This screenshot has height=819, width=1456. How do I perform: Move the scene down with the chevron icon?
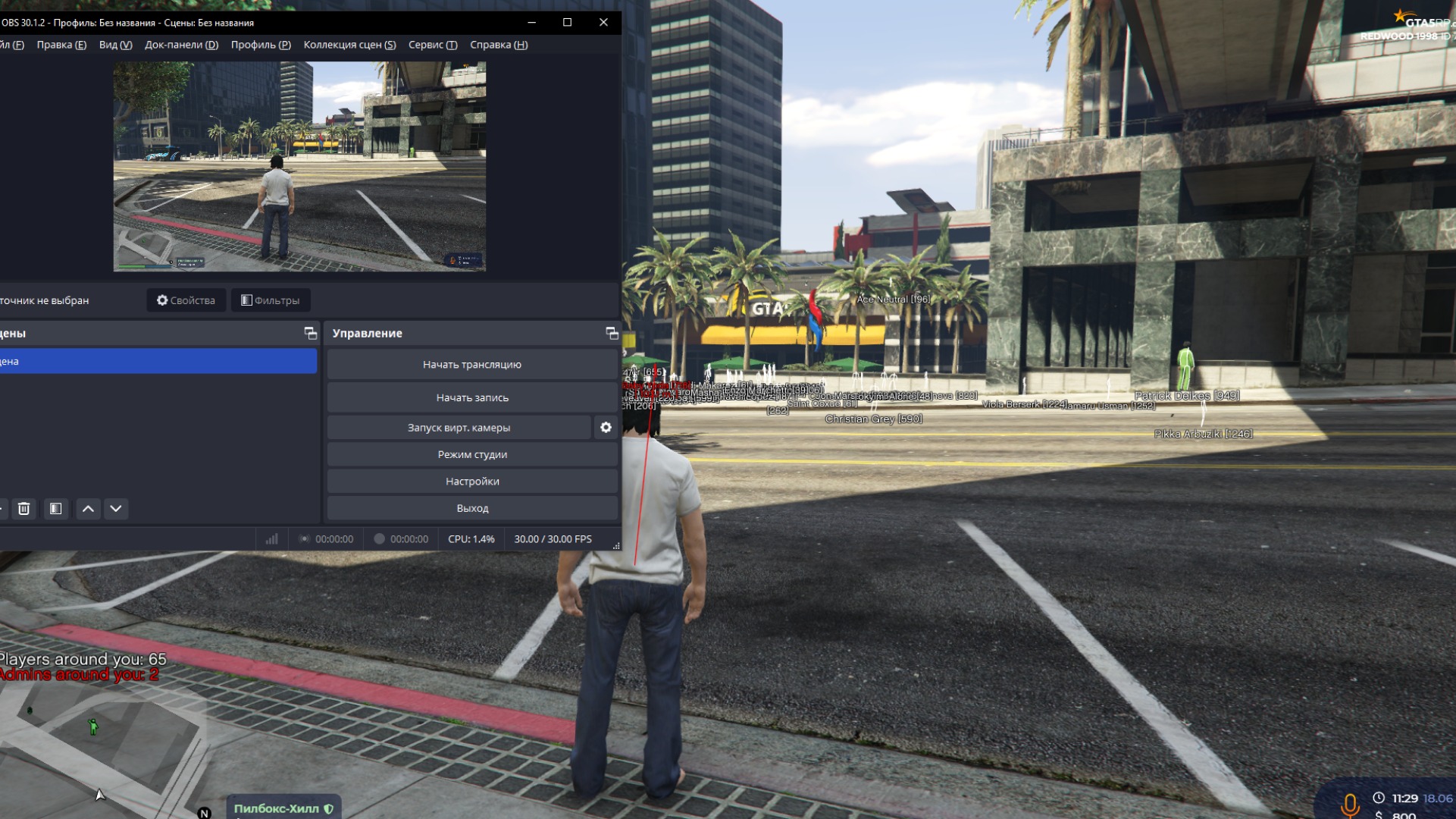tap(115, 509)
